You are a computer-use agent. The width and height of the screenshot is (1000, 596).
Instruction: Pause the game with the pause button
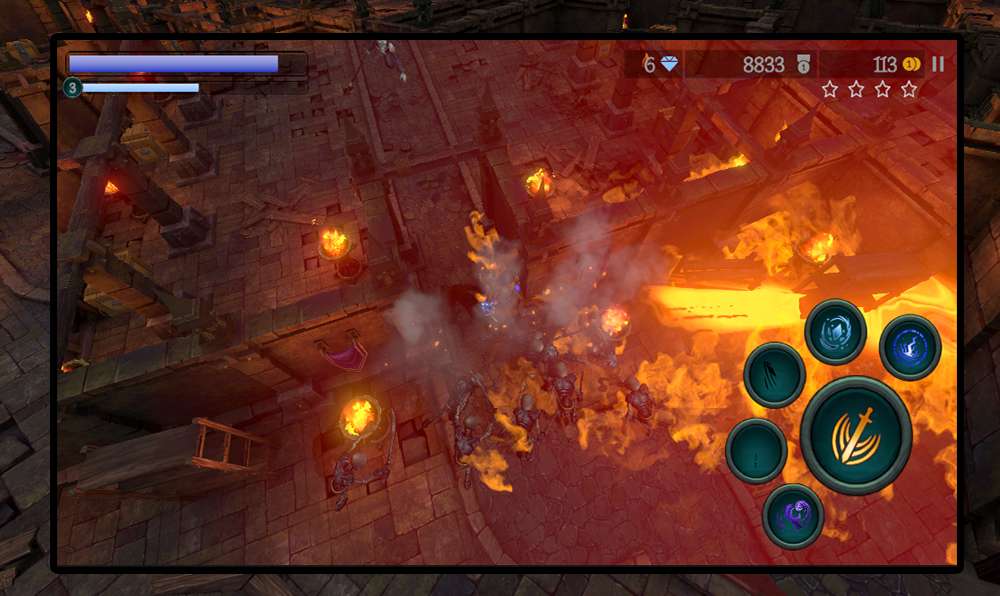coord(937,64)
